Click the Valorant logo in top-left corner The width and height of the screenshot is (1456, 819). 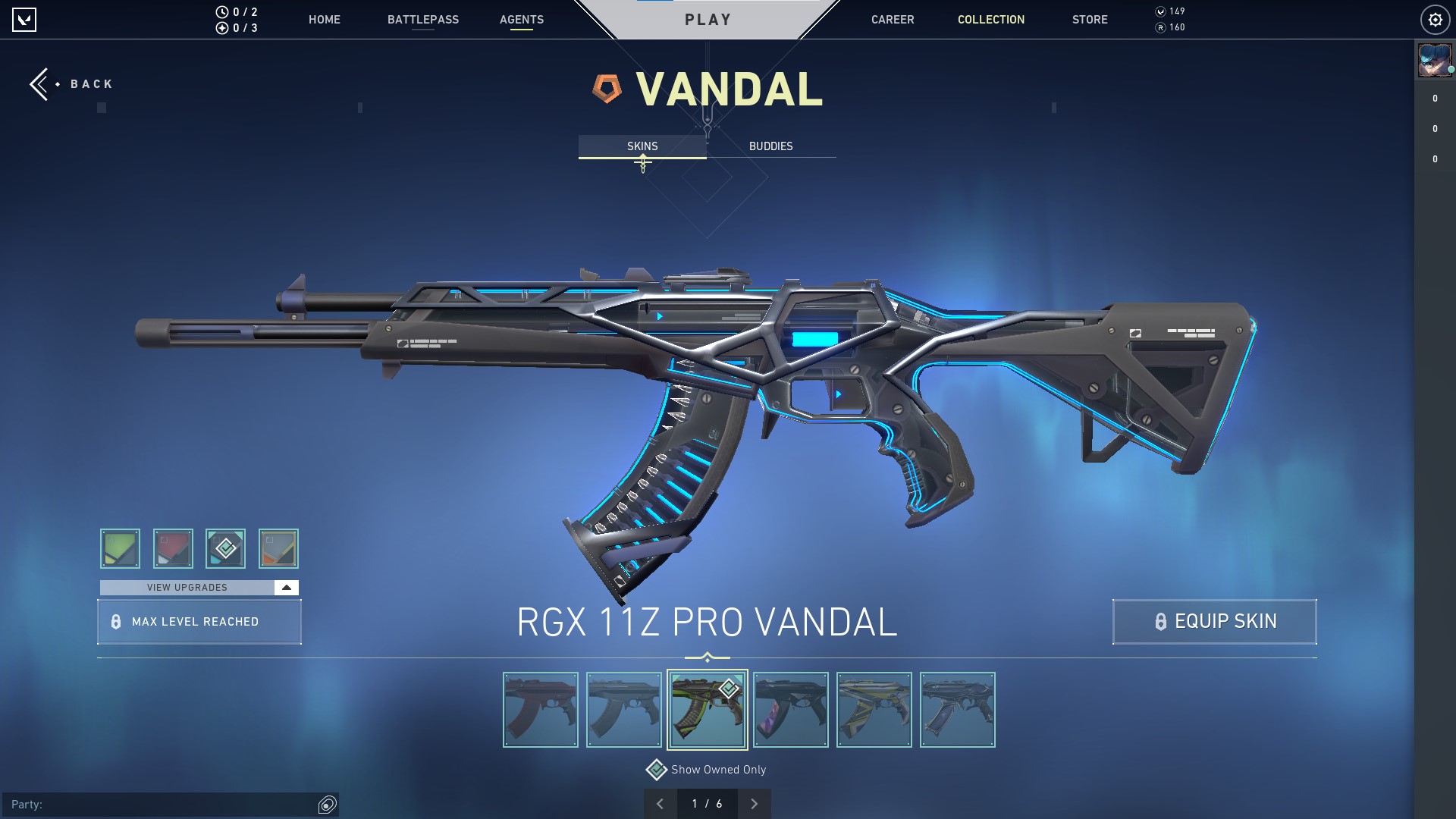(x=25, y=19)
